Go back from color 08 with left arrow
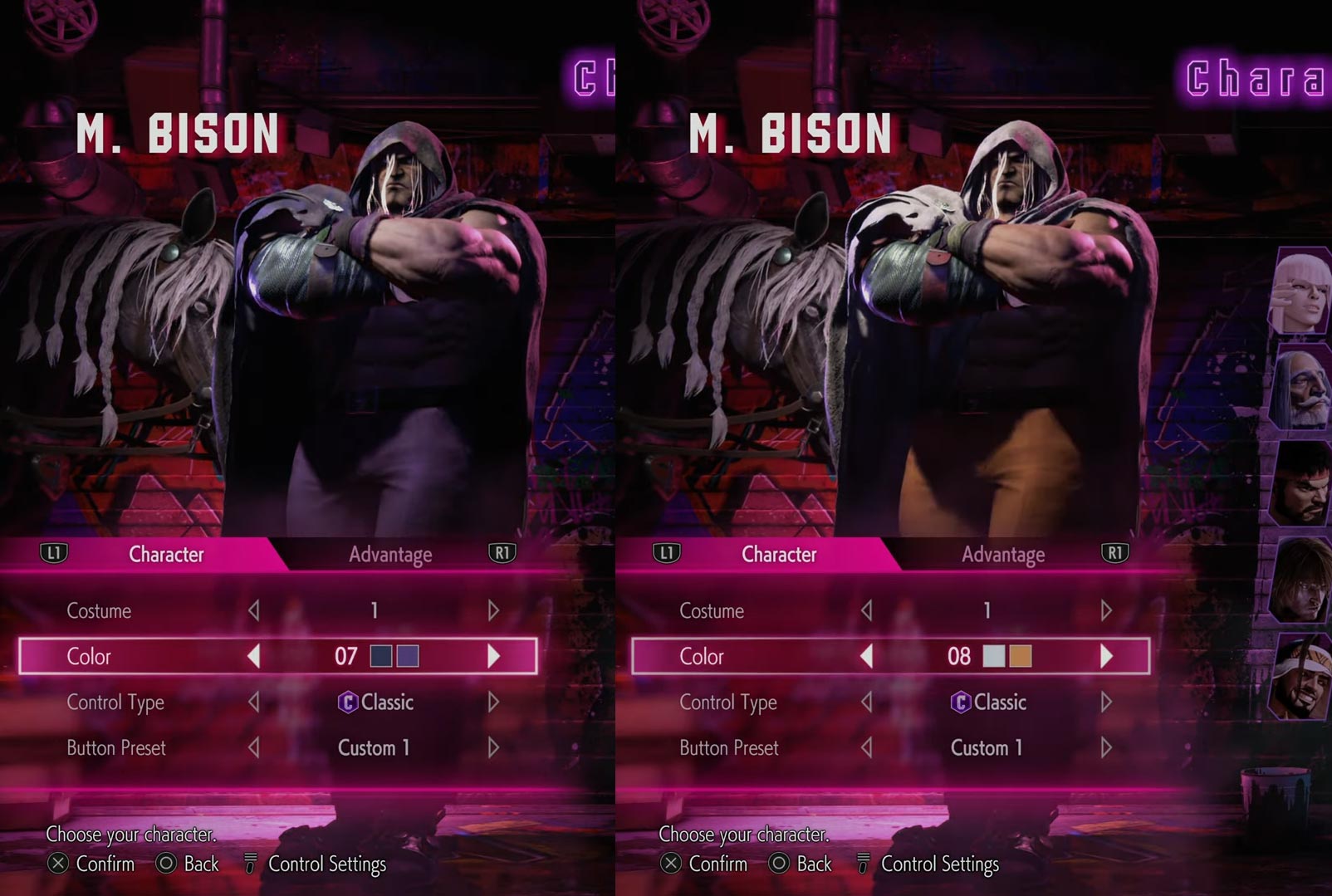The height and width of the screenshot is (896, 1332). [866, 656]
